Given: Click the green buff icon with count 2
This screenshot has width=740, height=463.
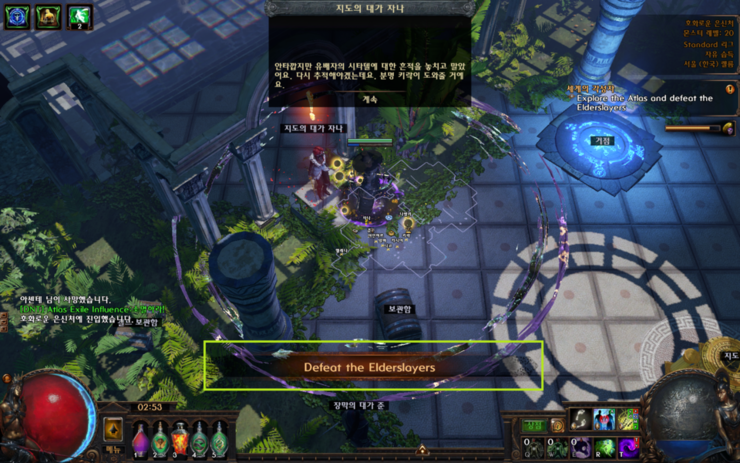Looking at the screenshot, I should [x=80, y=16].
